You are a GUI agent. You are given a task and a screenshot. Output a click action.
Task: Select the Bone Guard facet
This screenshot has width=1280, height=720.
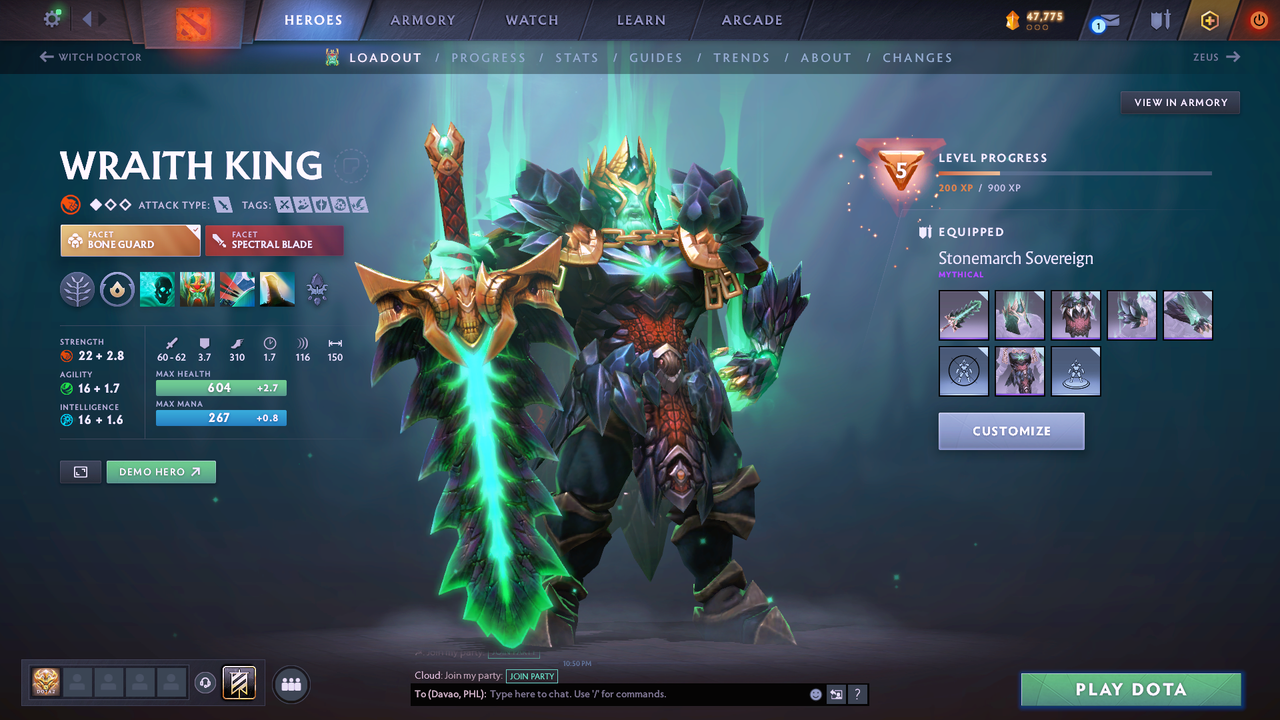coord(129,240)
